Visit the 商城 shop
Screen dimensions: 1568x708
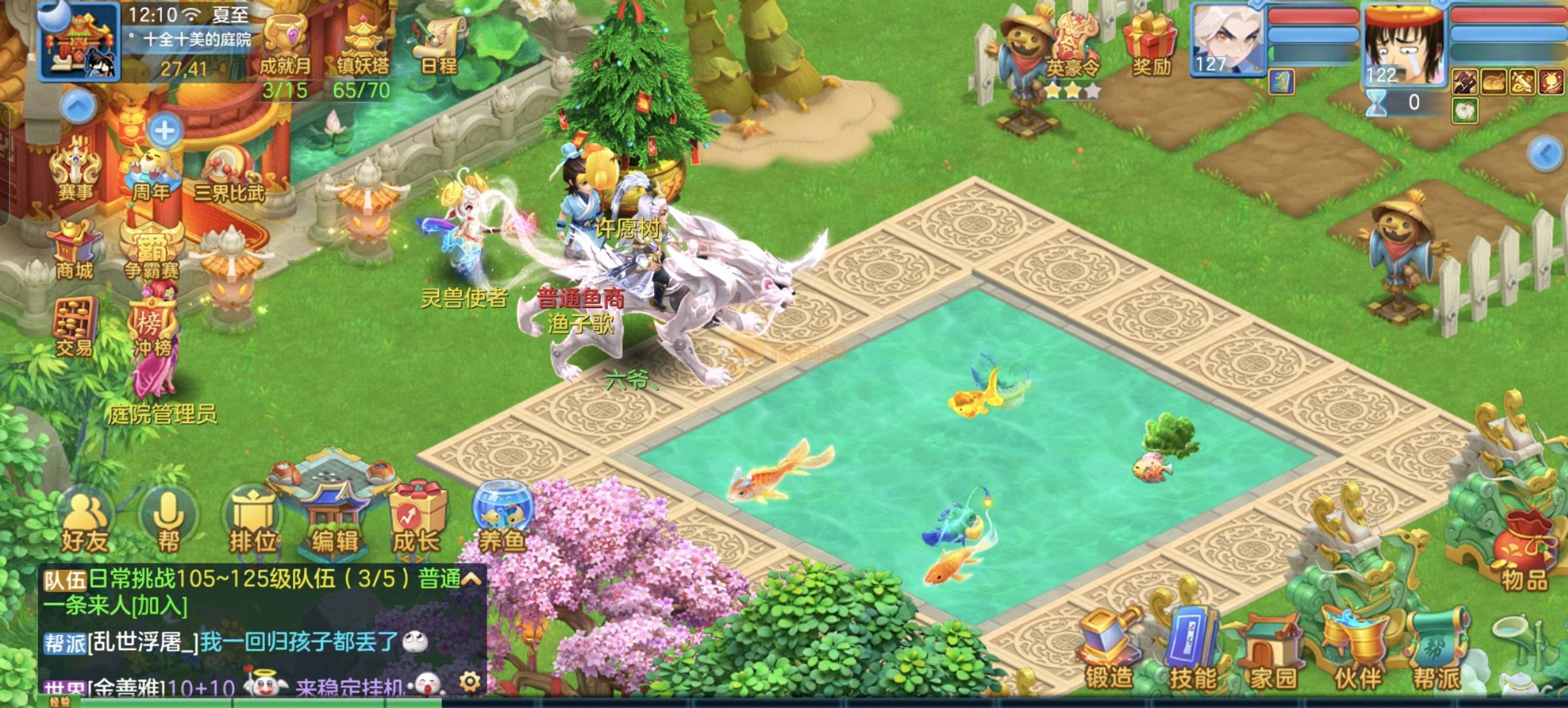[74, 250]
